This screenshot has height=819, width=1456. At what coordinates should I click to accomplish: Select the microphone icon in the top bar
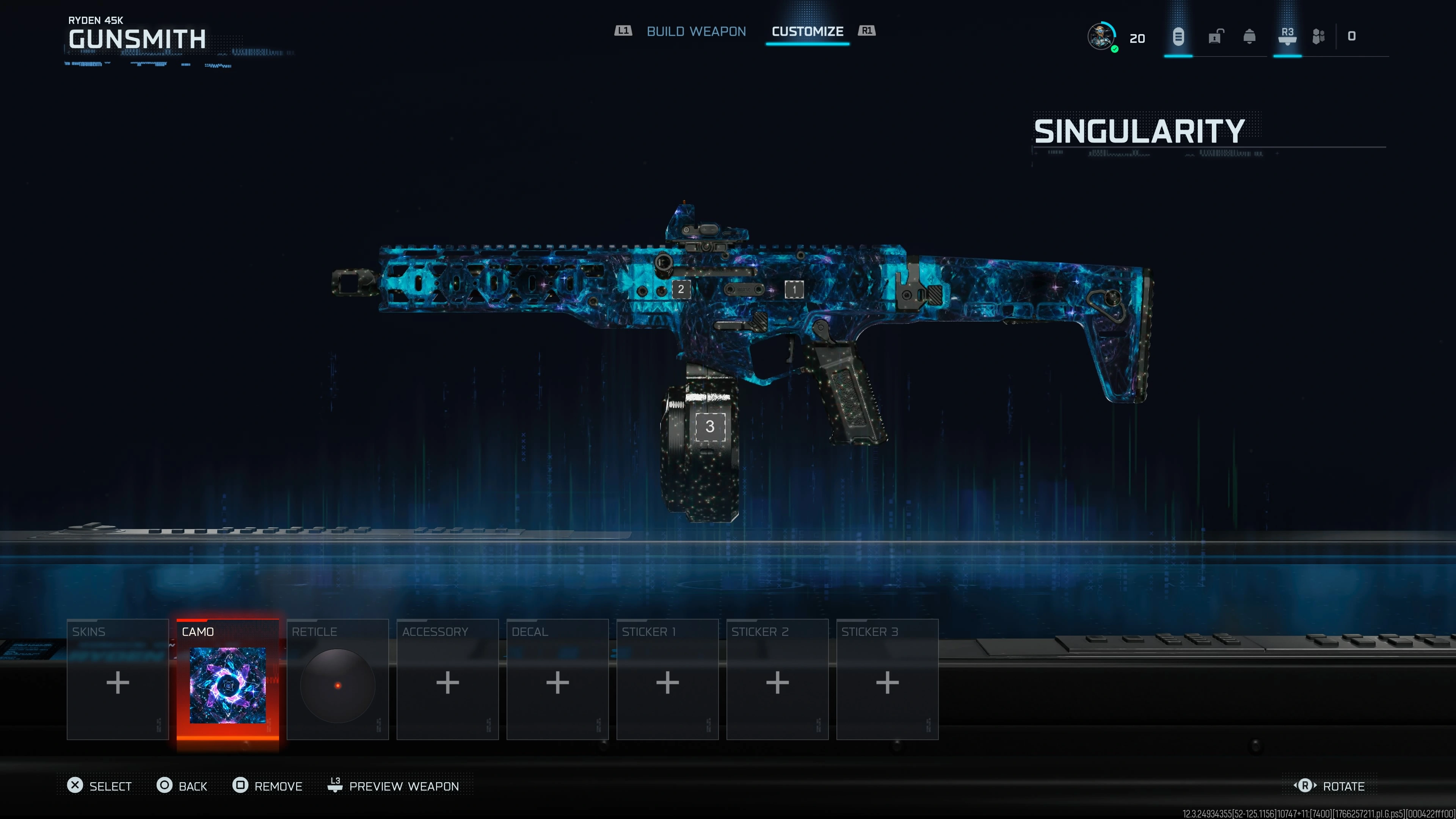pyautogui.click(x=1178, y=37)
